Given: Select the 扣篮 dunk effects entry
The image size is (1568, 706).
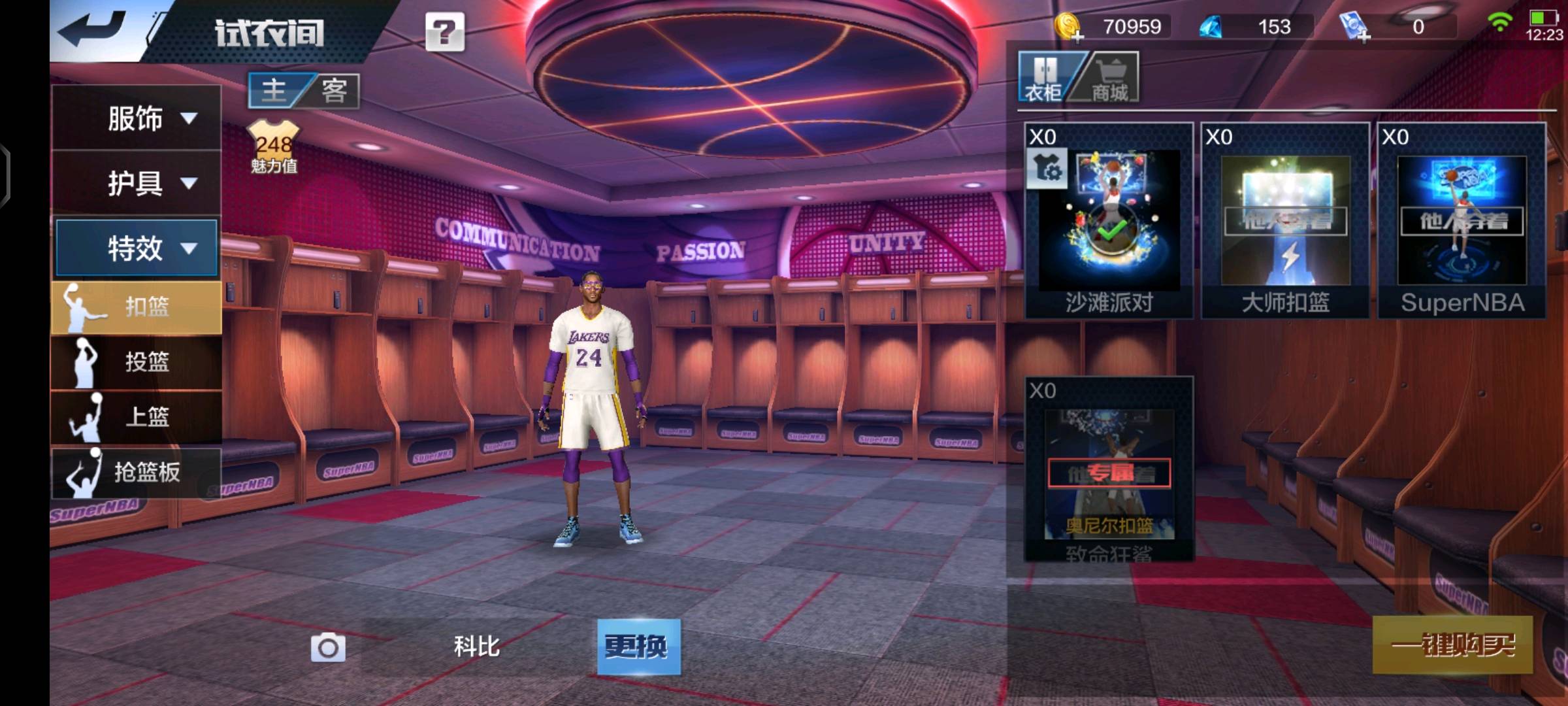Looking at the screenshot, I should click(136, 307).
